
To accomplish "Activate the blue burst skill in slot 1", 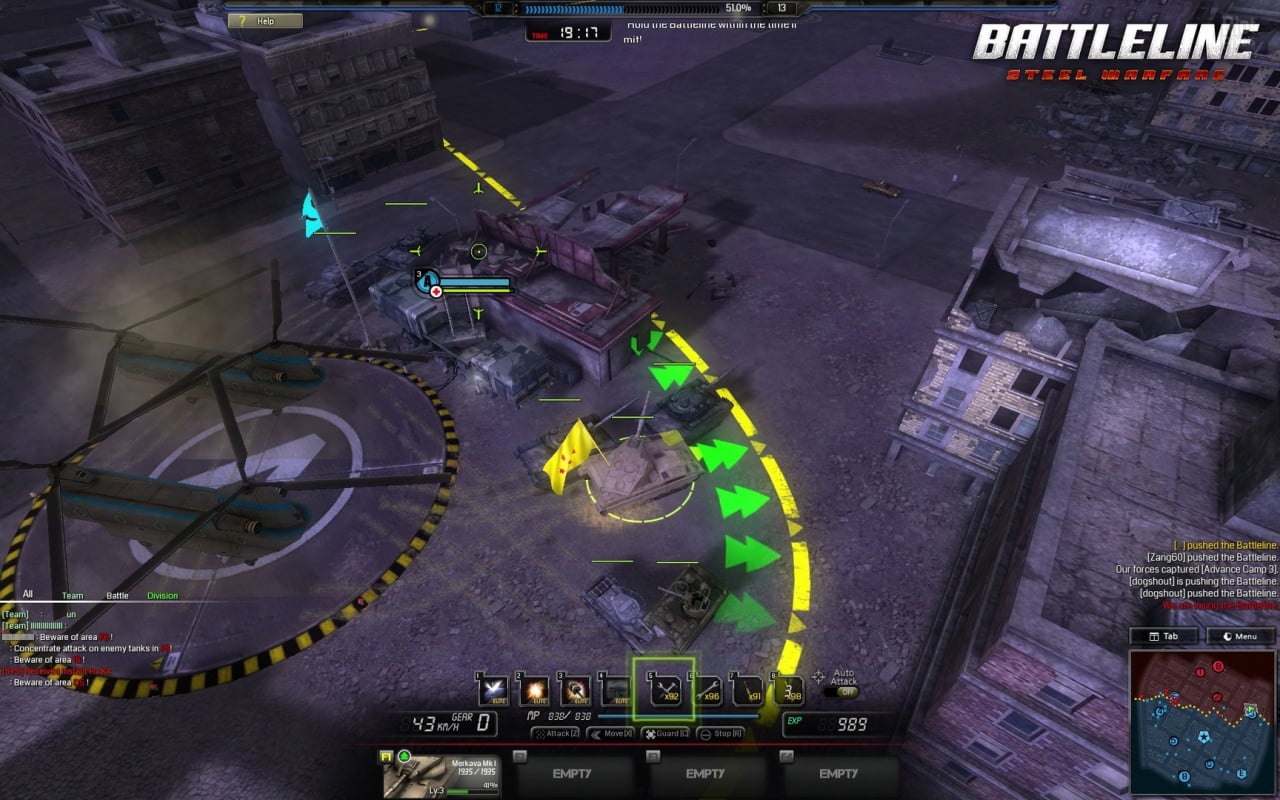I will tap(492, 690).
